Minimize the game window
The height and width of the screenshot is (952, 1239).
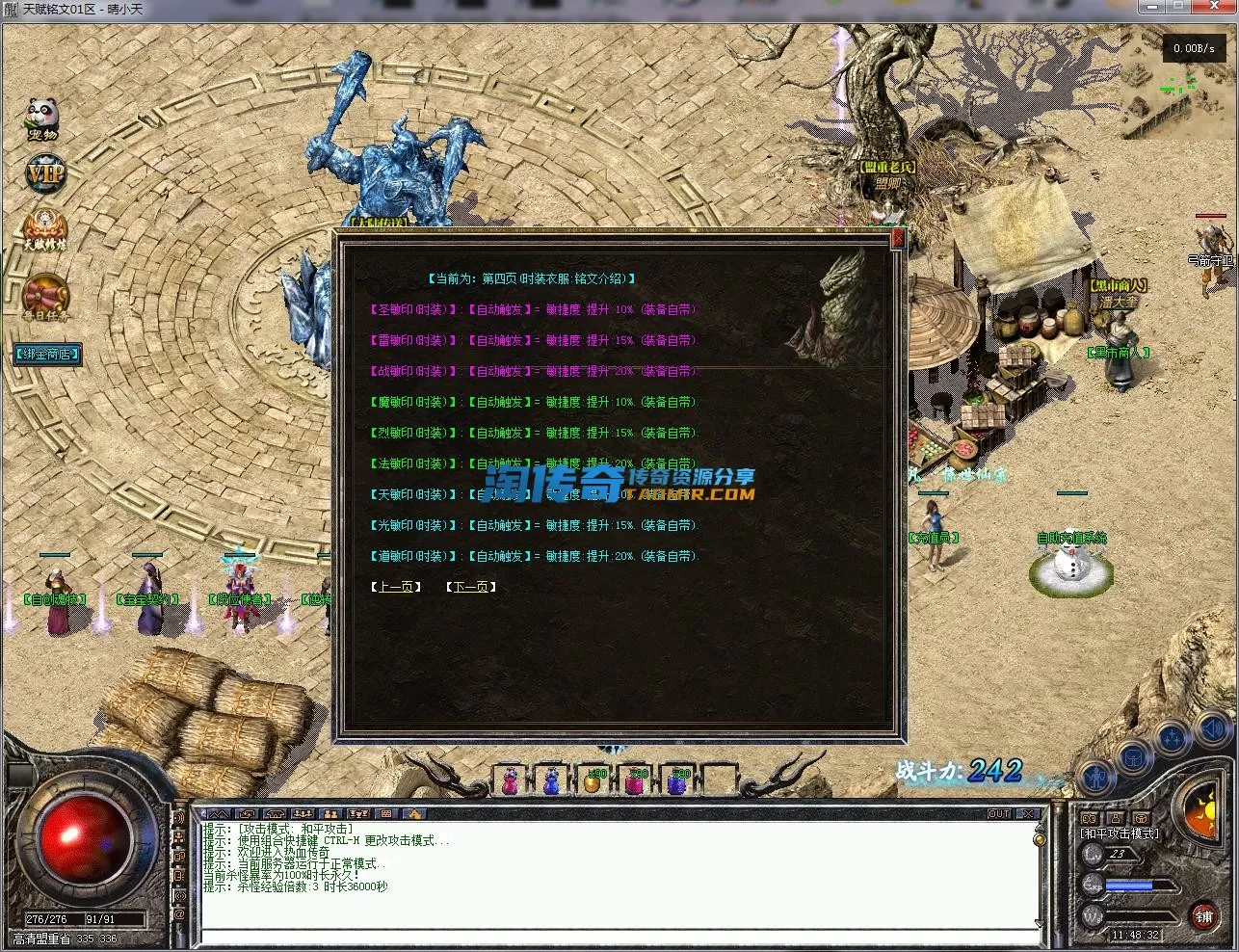1150,9
